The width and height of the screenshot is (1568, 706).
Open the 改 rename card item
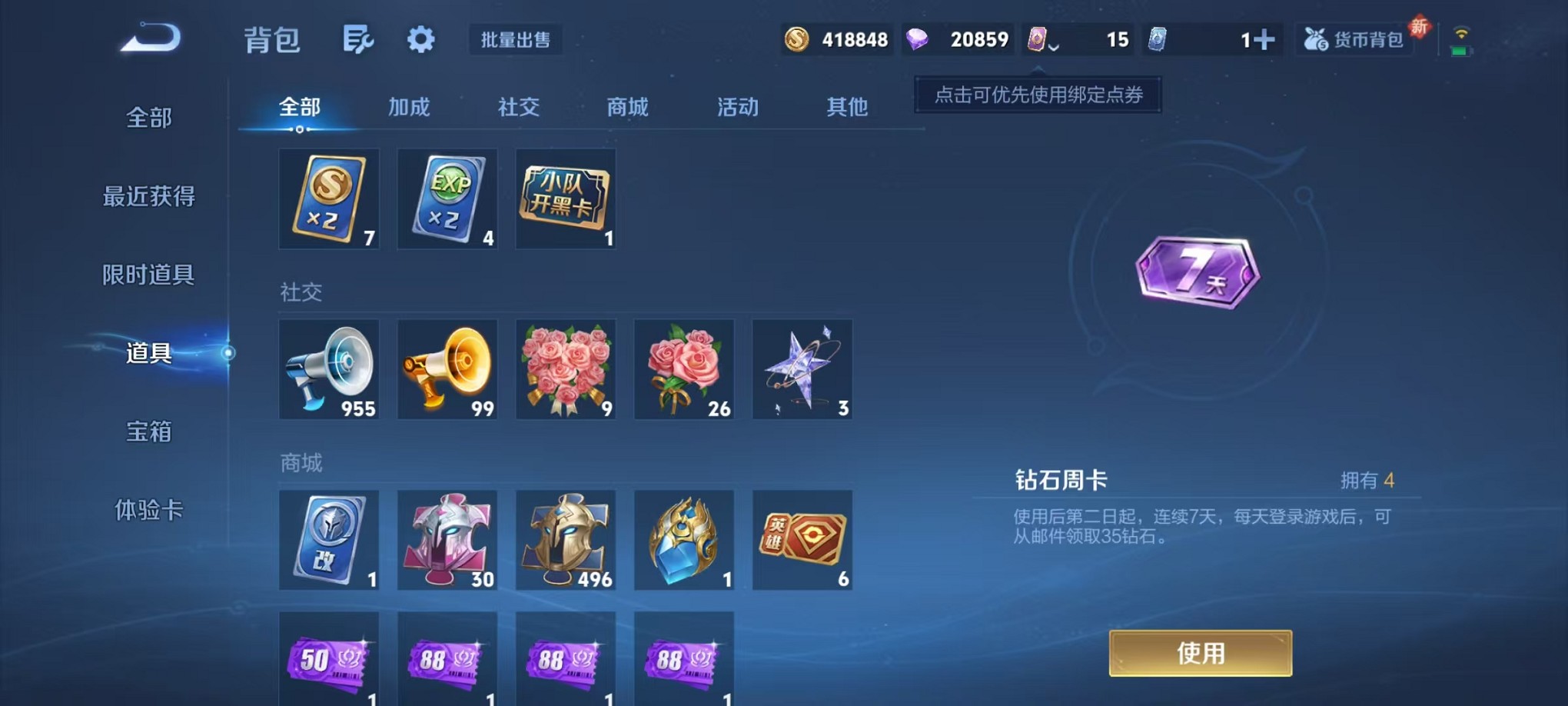click(x=329, y=540)
